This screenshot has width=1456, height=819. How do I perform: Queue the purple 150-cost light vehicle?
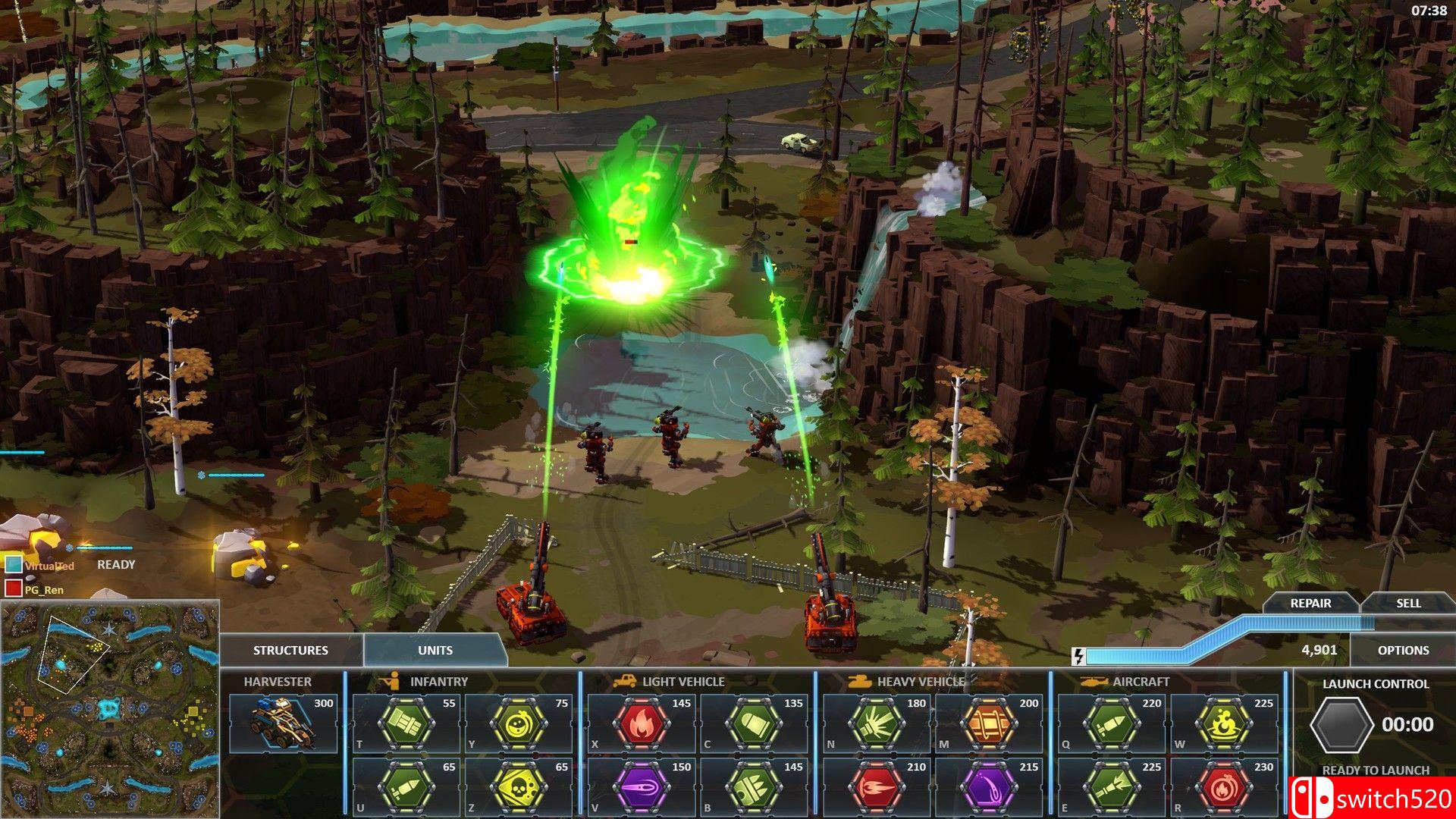[x=642, y=787]
